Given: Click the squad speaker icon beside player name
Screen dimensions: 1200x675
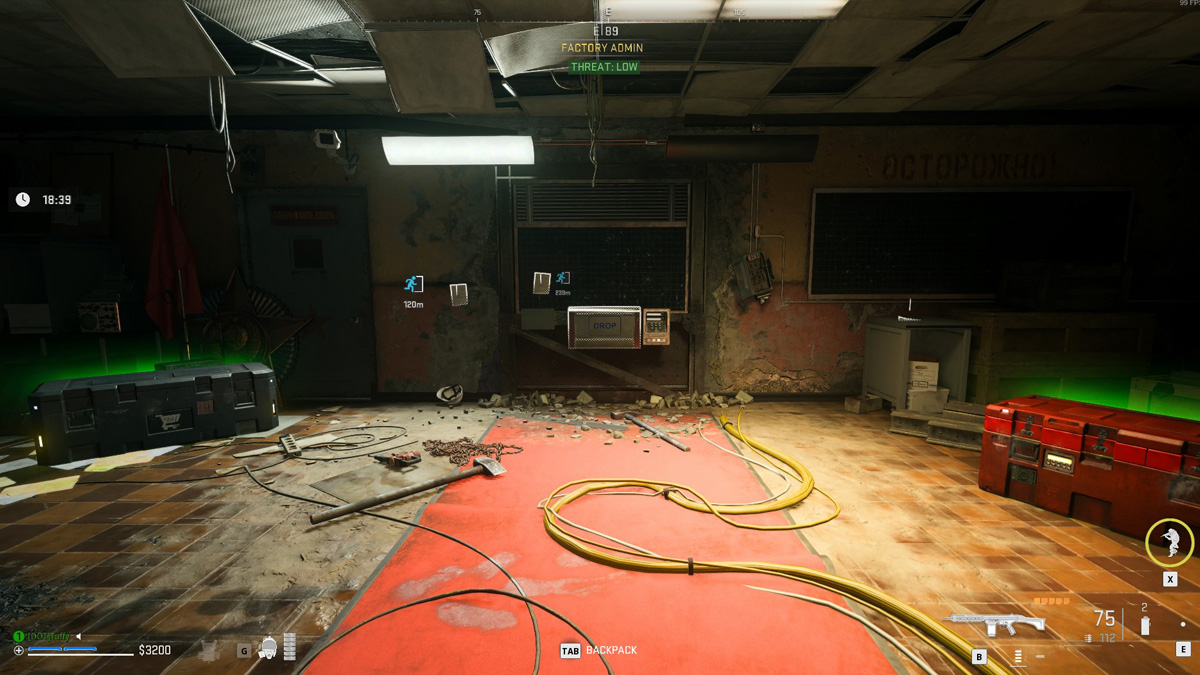Looking at the screenshot, I should click(x=79, y=636).
